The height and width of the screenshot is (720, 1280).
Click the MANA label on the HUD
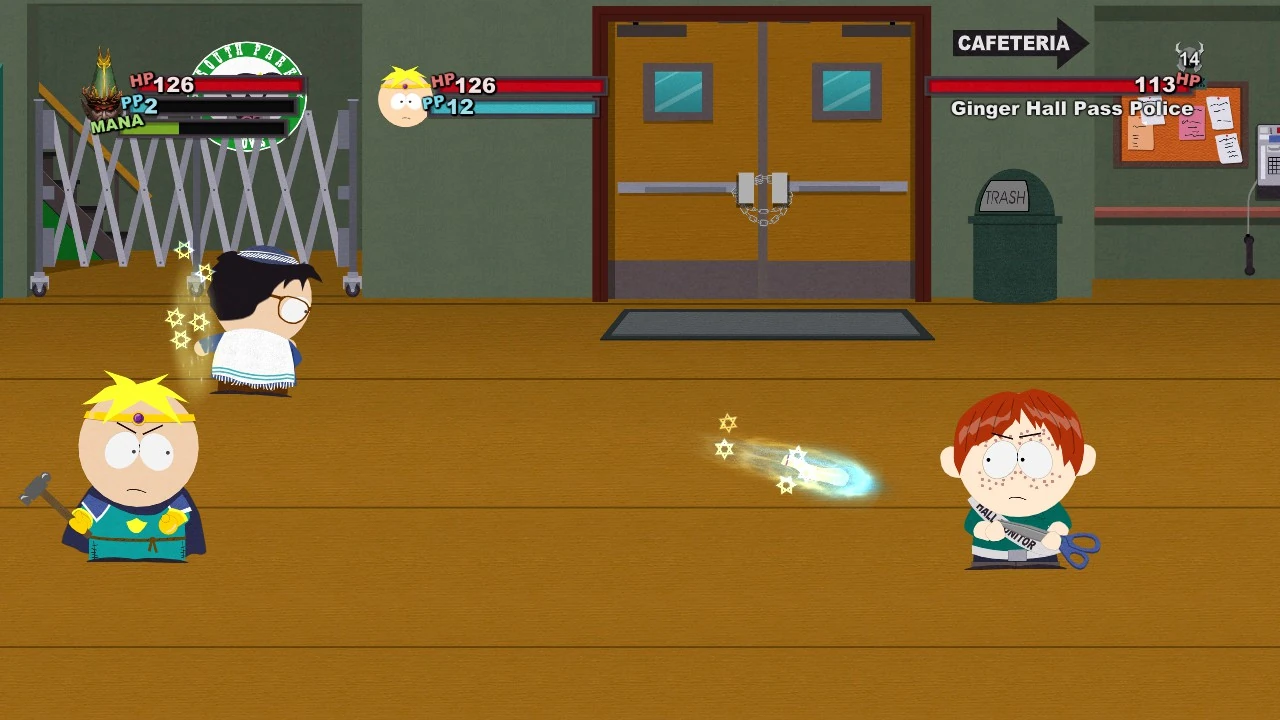point(117,122)
